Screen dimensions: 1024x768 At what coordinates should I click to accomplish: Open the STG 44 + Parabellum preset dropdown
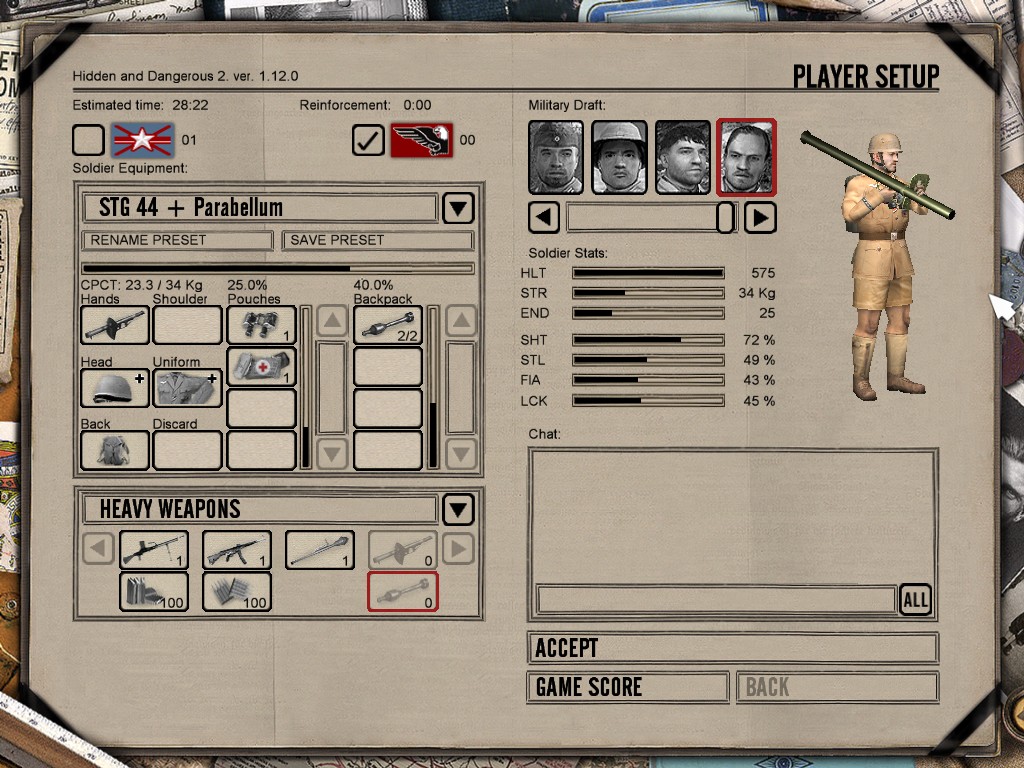458,208
